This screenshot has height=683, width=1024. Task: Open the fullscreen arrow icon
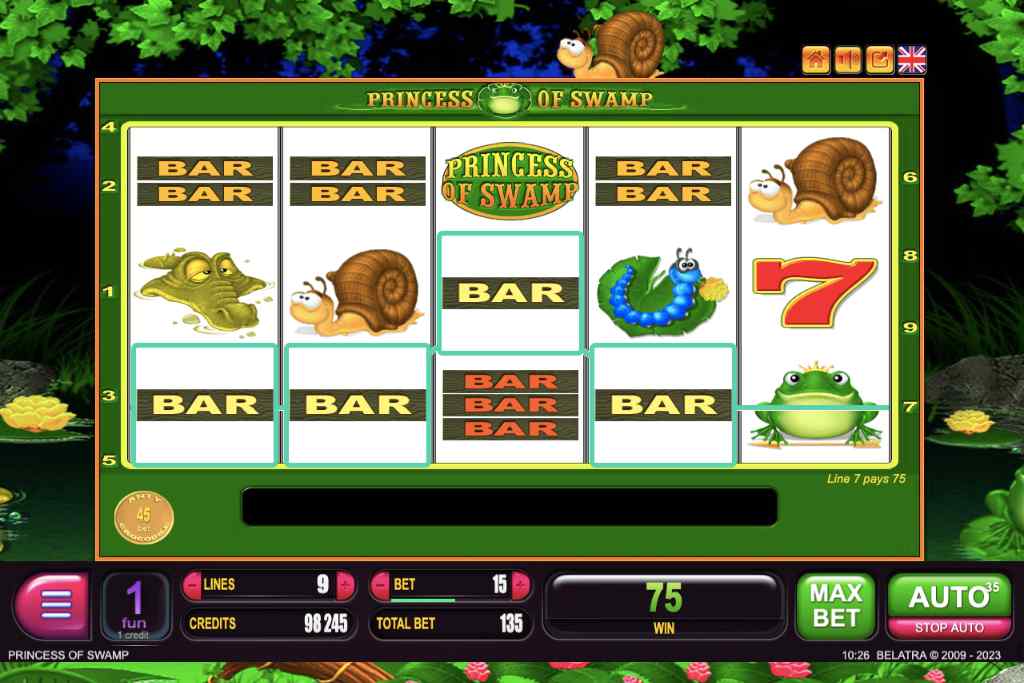point(880,60)
